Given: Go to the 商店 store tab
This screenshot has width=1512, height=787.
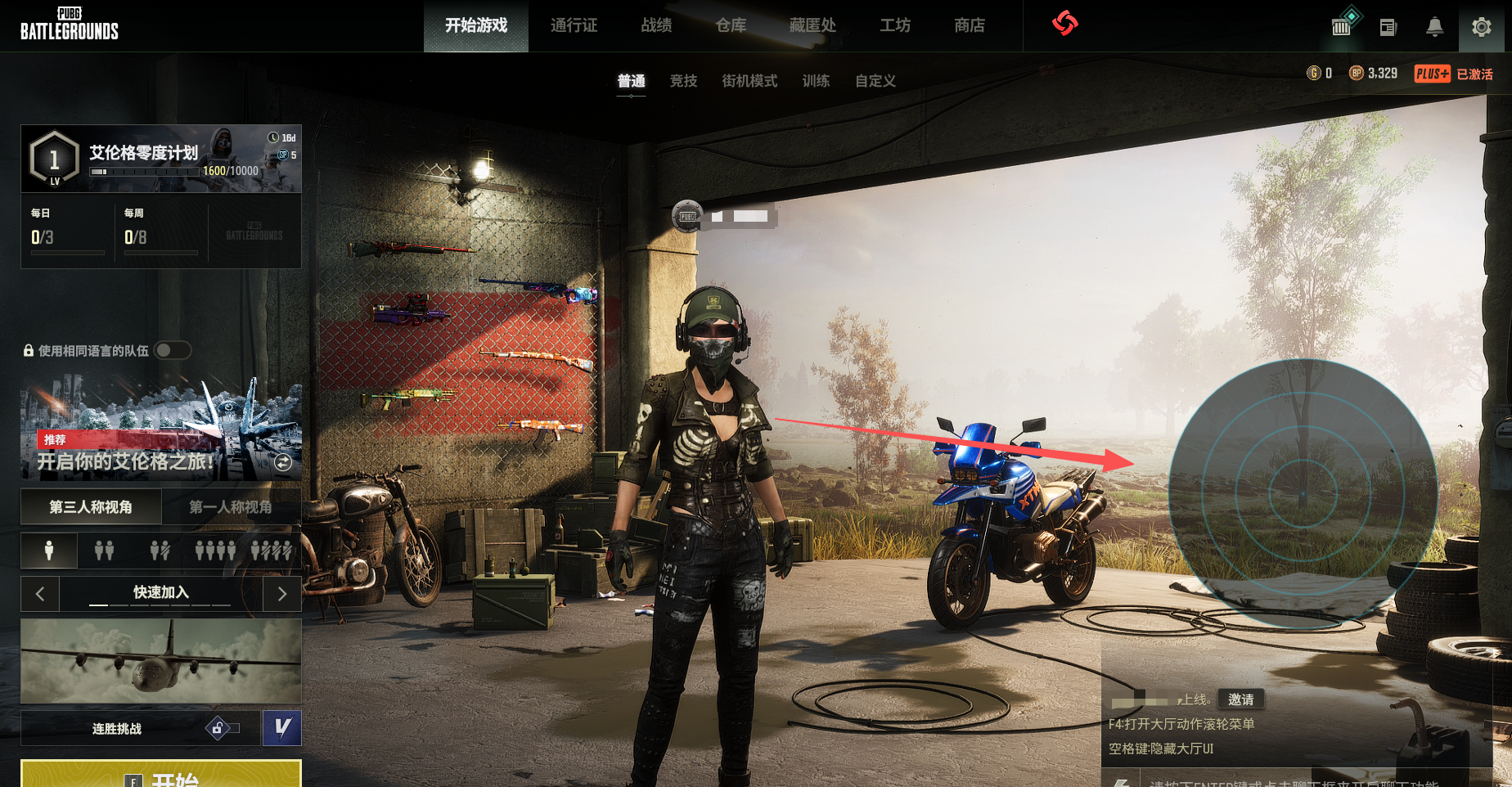Looking at the screenshot, I should click(x=969, y=25).
